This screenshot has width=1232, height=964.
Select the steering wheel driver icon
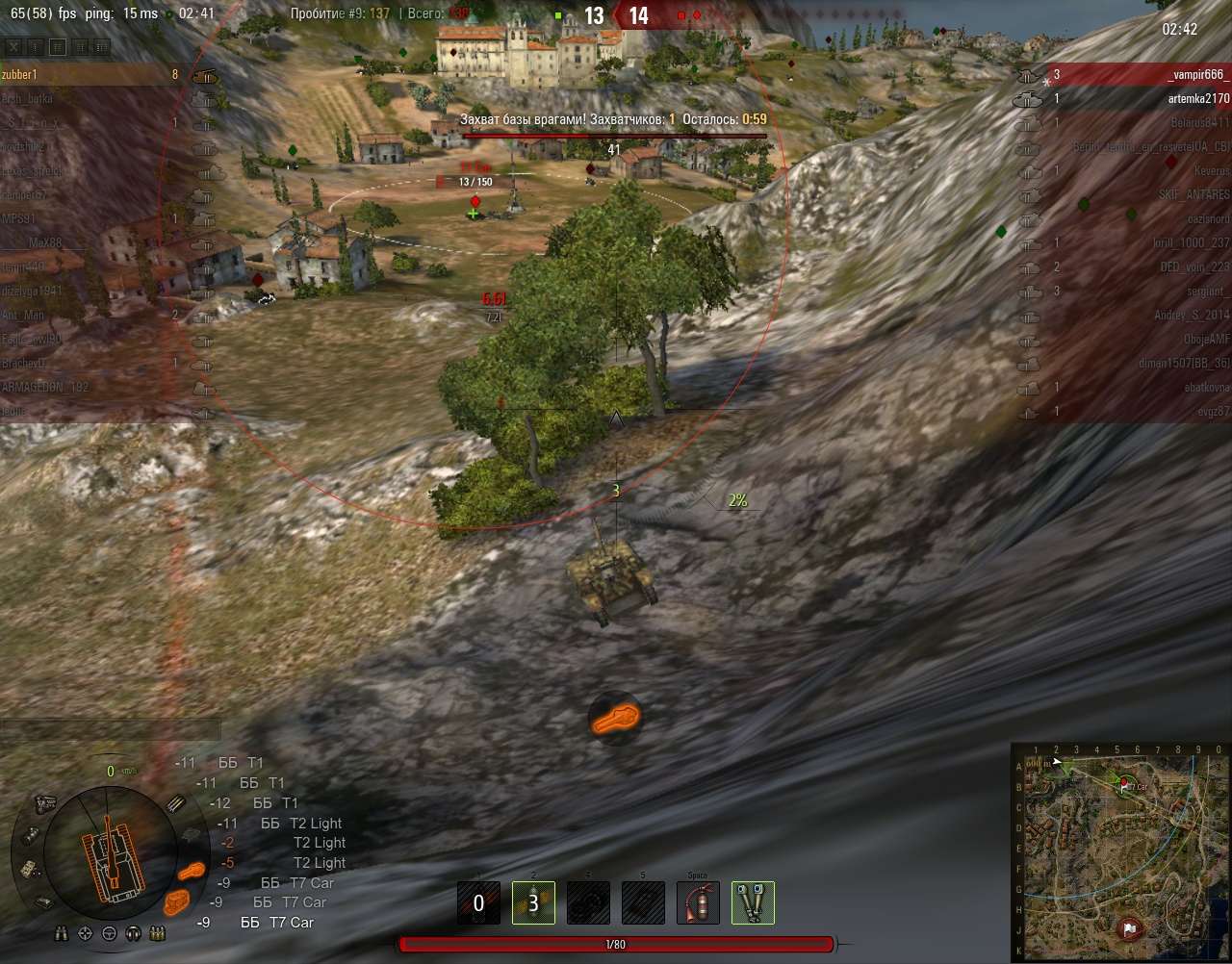[x=109, y=933]
